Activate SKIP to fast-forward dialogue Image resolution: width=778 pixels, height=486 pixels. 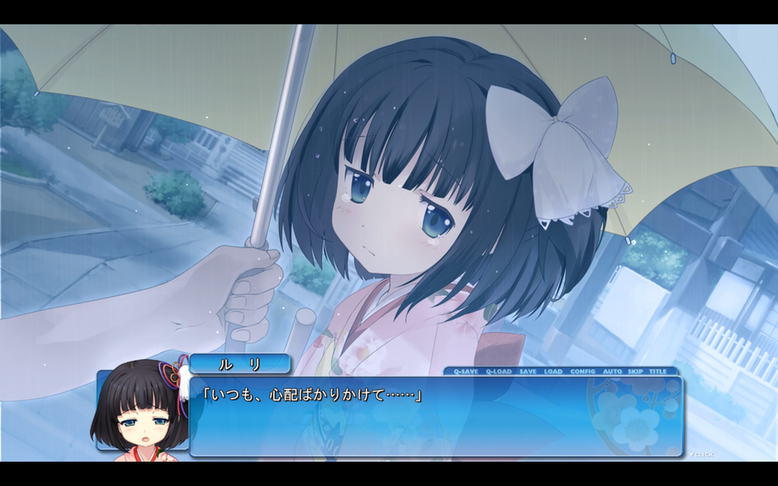(635, 371)
